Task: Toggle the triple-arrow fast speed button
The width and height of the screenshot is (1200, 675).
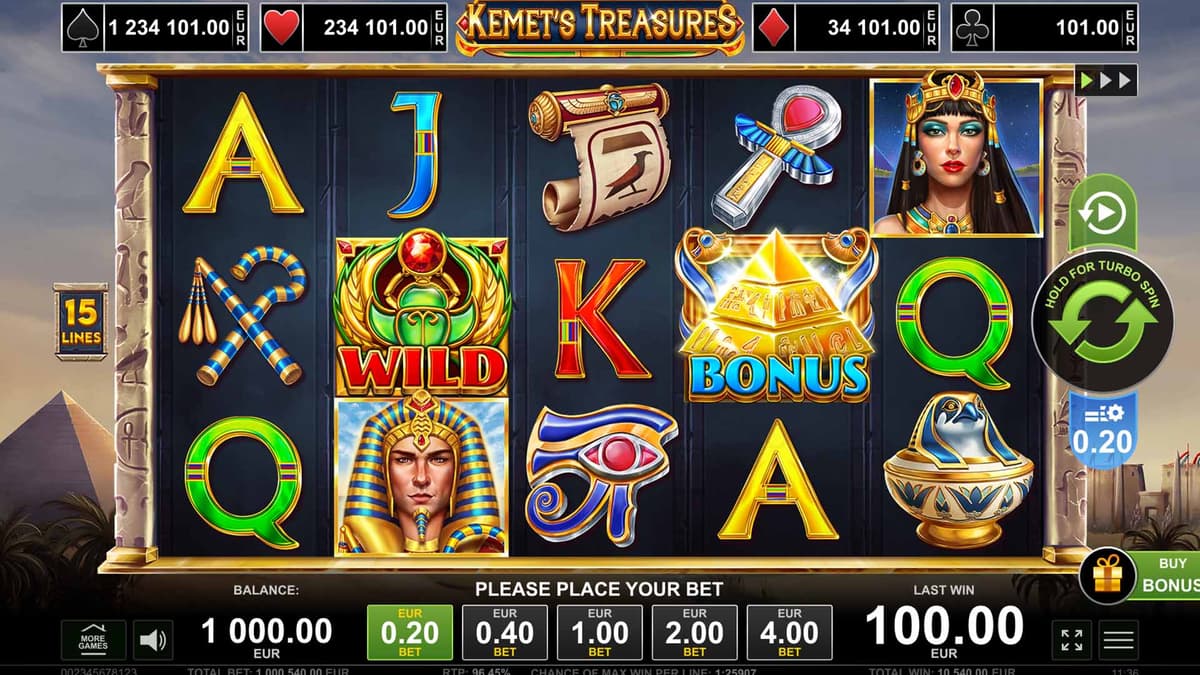Action: click(x=1106, y=80)
